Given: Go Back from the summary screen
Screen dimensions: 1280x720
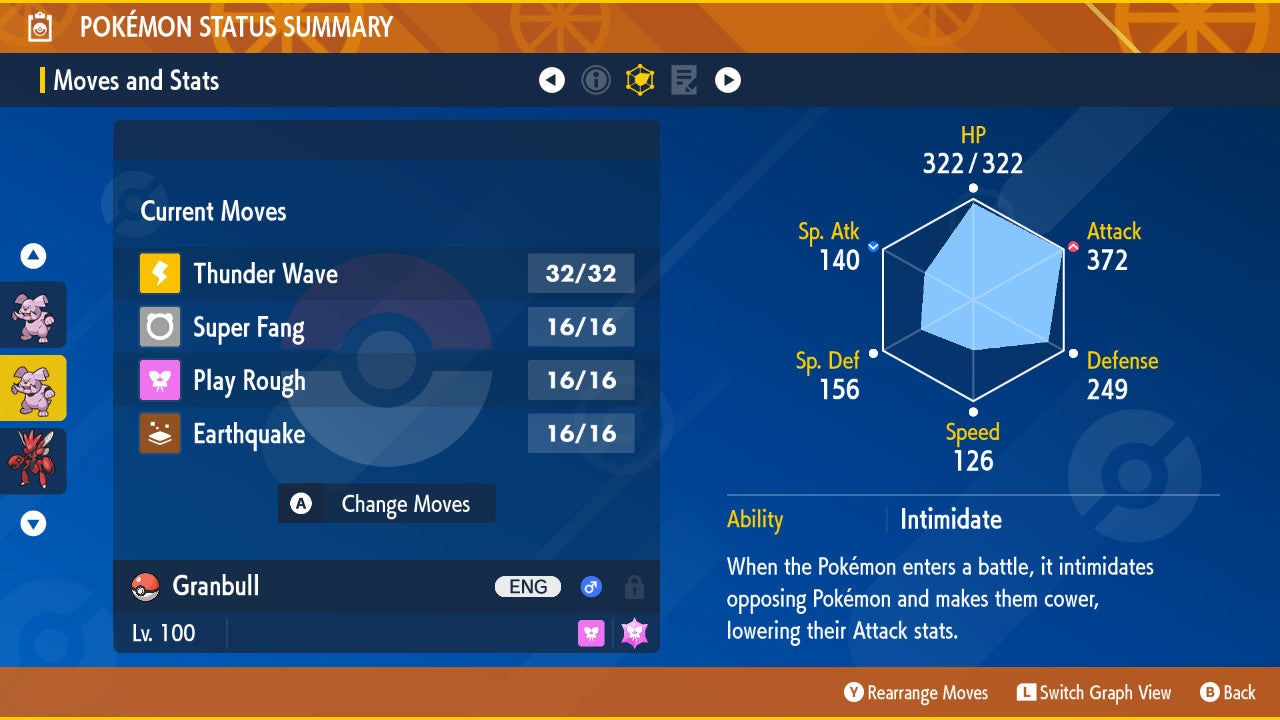Looking at the screenshot, I should (x=1228, y=693).
